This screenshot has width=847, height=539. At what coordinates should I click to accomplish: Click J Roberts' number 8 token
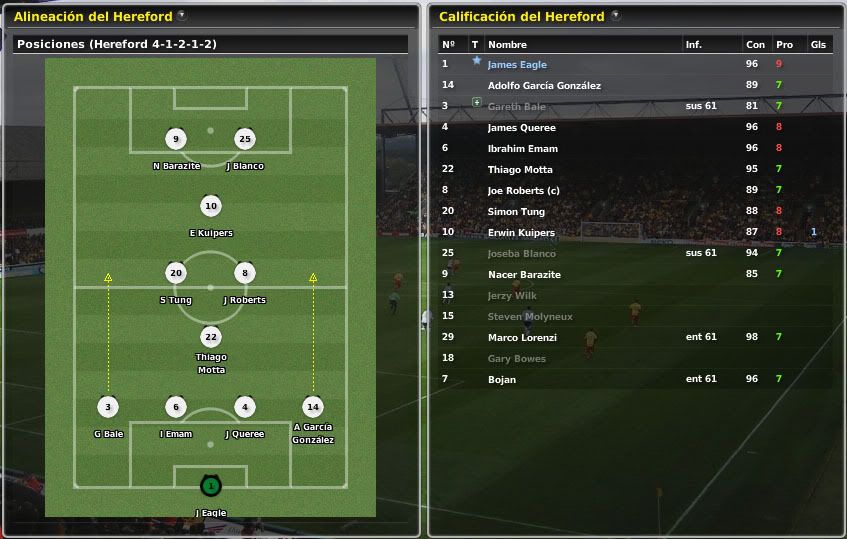(245, 273)
